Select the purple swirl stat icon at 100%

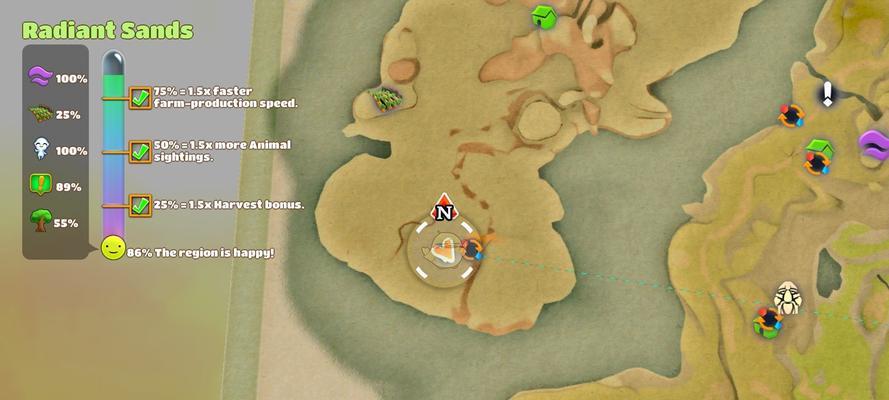40,78
